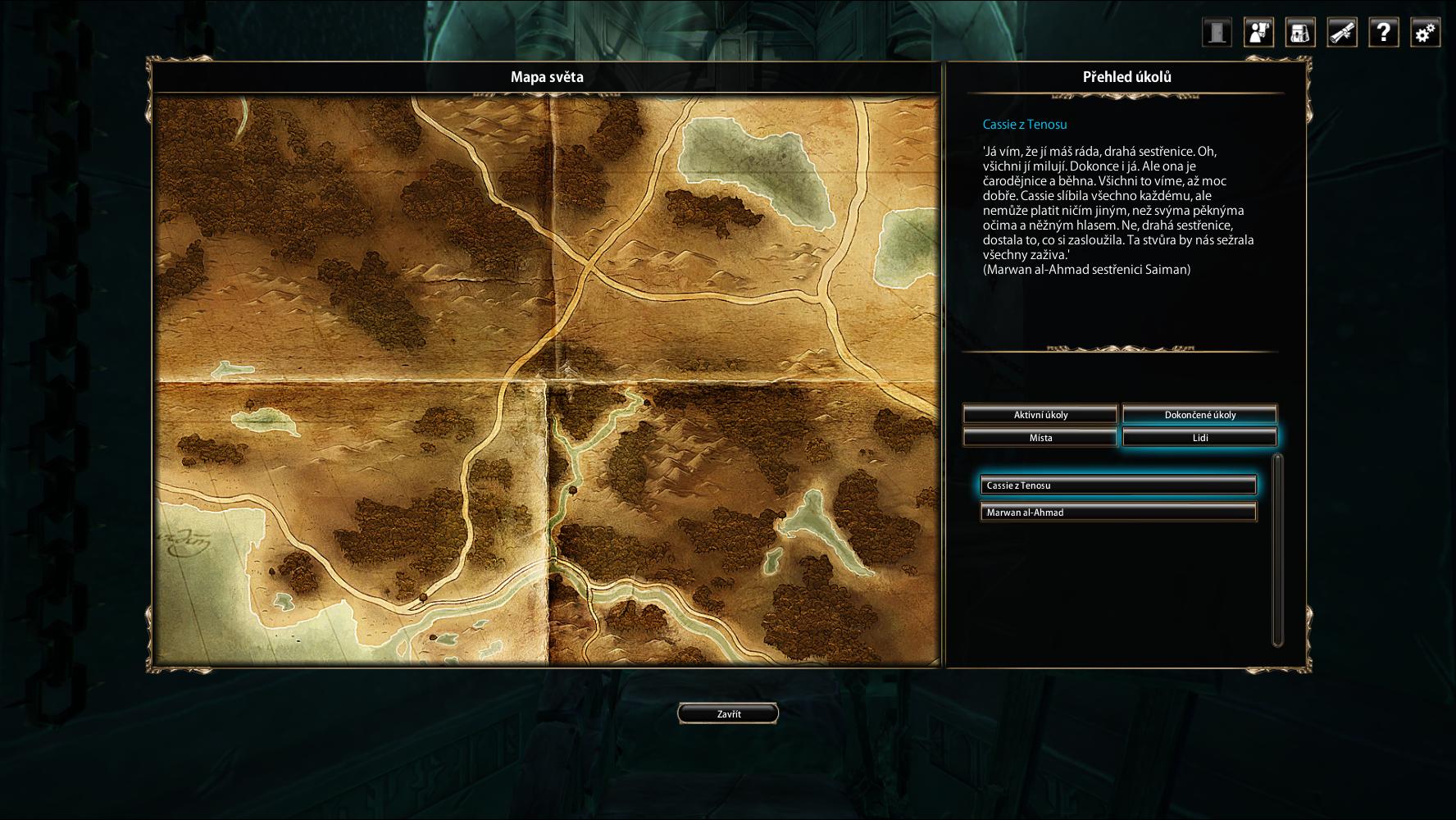This screenshot has height=820, width=1456.
Task: Select Marwan al-Ahmad in the people list
Action: [1118, 512]
